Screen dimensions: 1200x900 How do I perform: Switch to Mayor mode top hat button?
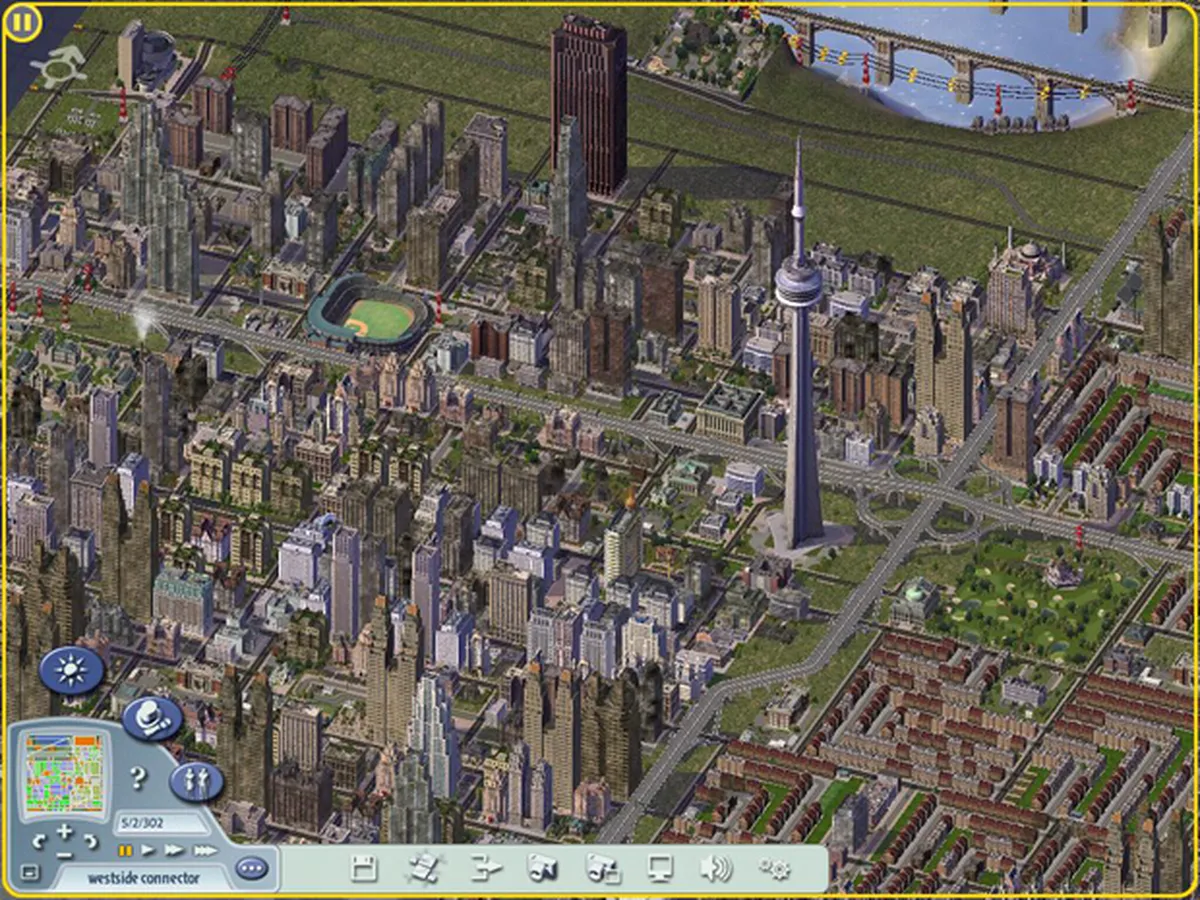tap(153, 717)
